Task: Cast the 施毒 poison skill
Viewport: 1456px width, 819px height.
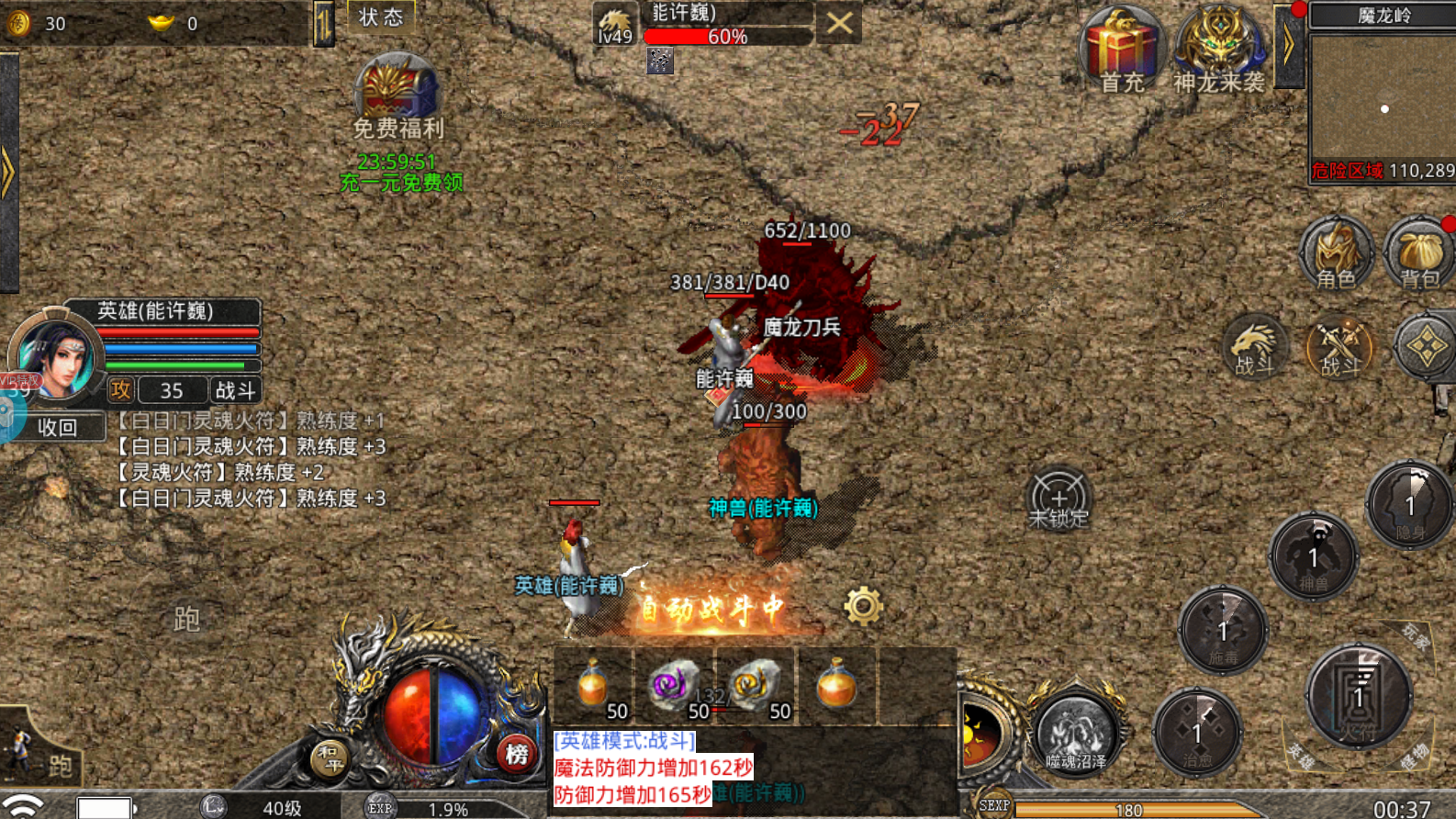Action: (1223, 632)
